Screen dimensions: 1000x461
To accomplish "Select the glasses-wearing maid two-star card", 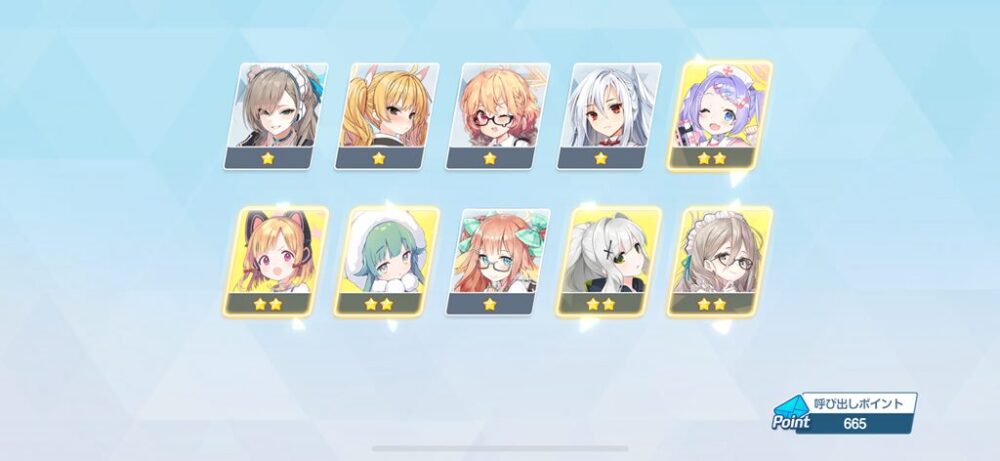I will coord(718,260).
